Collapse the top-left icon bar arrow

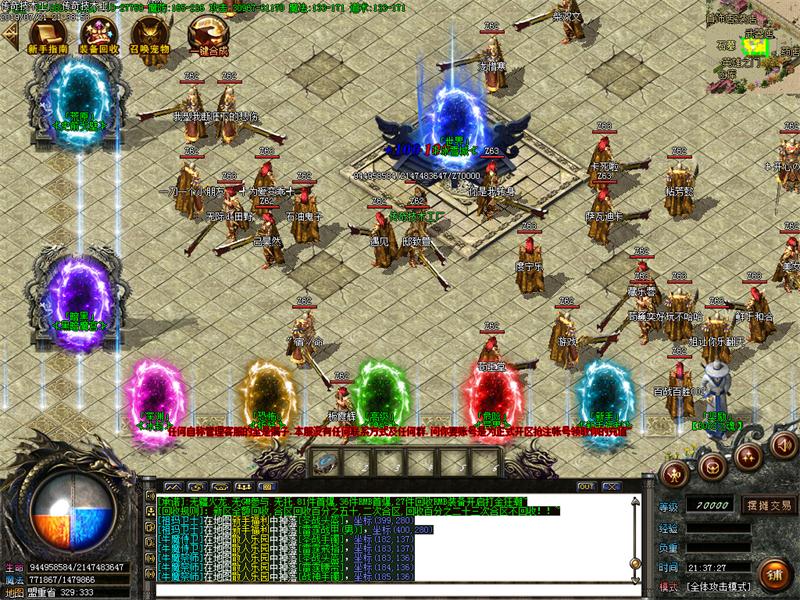click(10, 36)
